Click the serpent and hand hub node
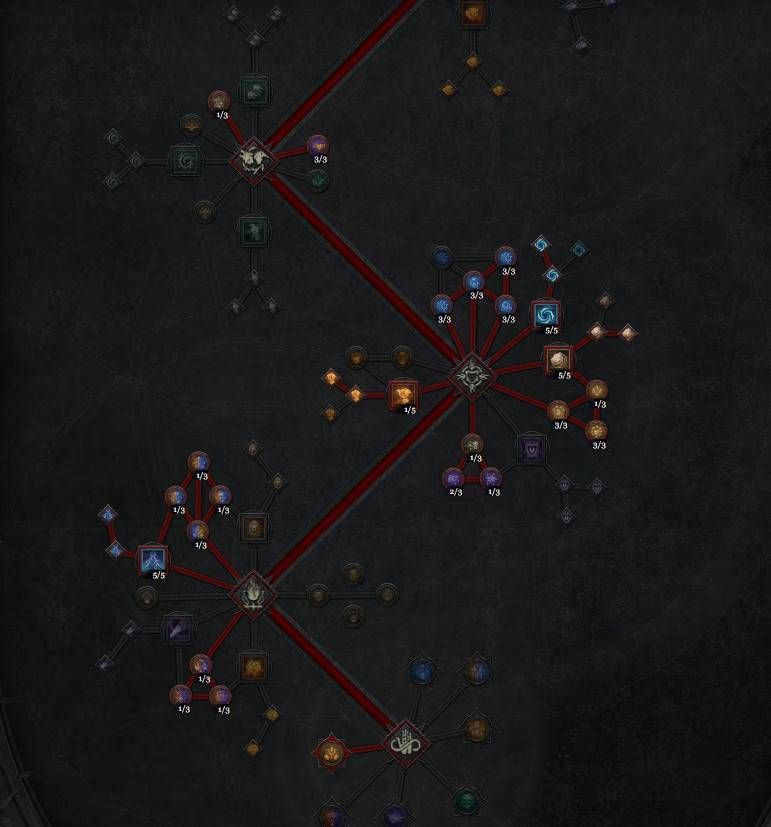This screenshot has height=827, width=771. pyautogui.click(x=405, y=743)
